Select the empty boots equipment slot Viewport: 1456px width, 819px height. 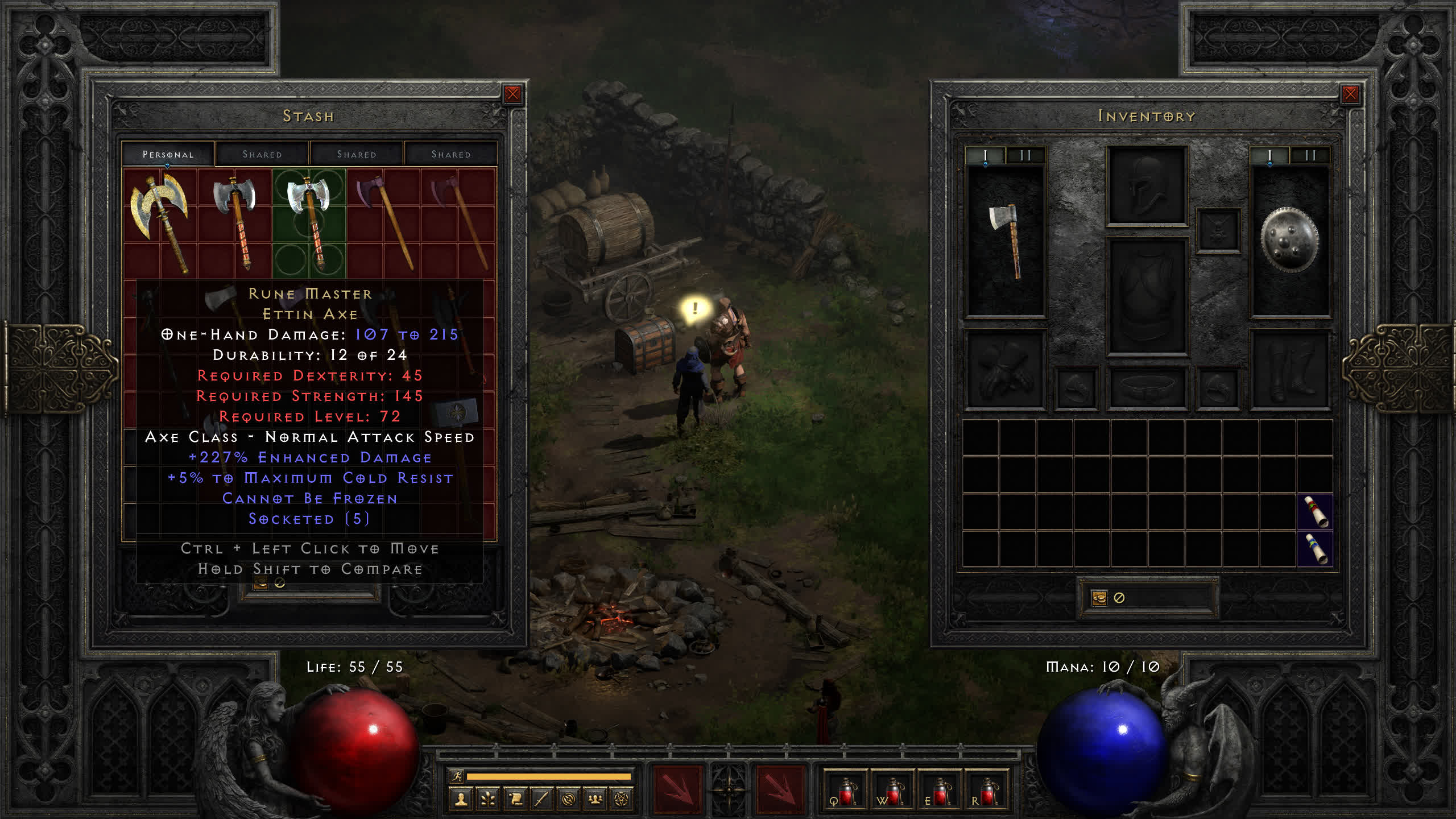(1289, 369)
